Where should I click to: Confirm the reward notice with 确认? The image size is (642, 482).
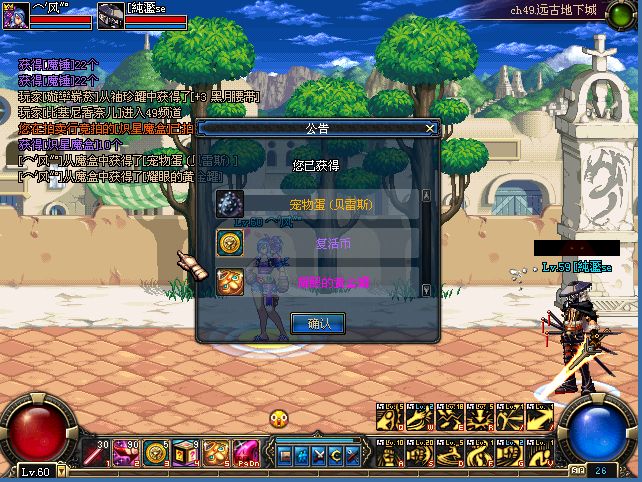(x=317, y=323)
